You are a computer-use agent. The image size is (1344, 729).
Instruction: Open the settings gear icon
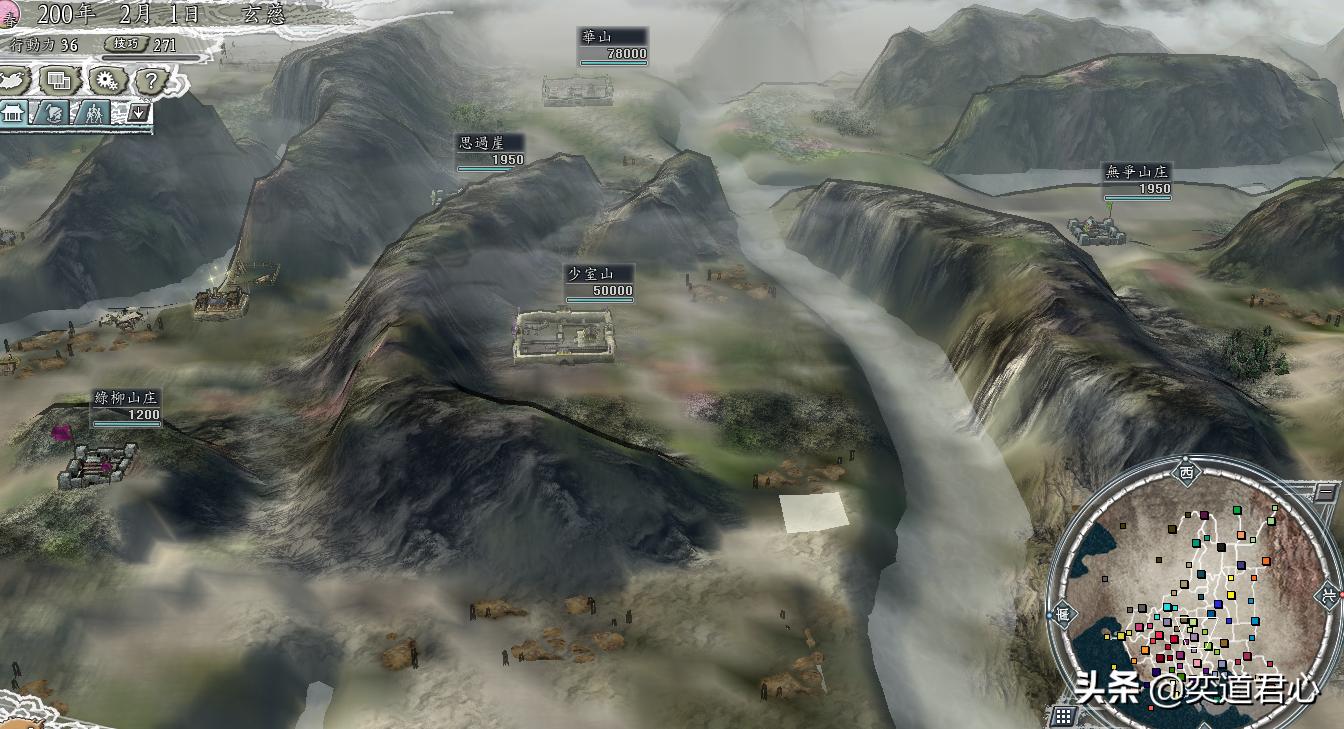point(106,79)
